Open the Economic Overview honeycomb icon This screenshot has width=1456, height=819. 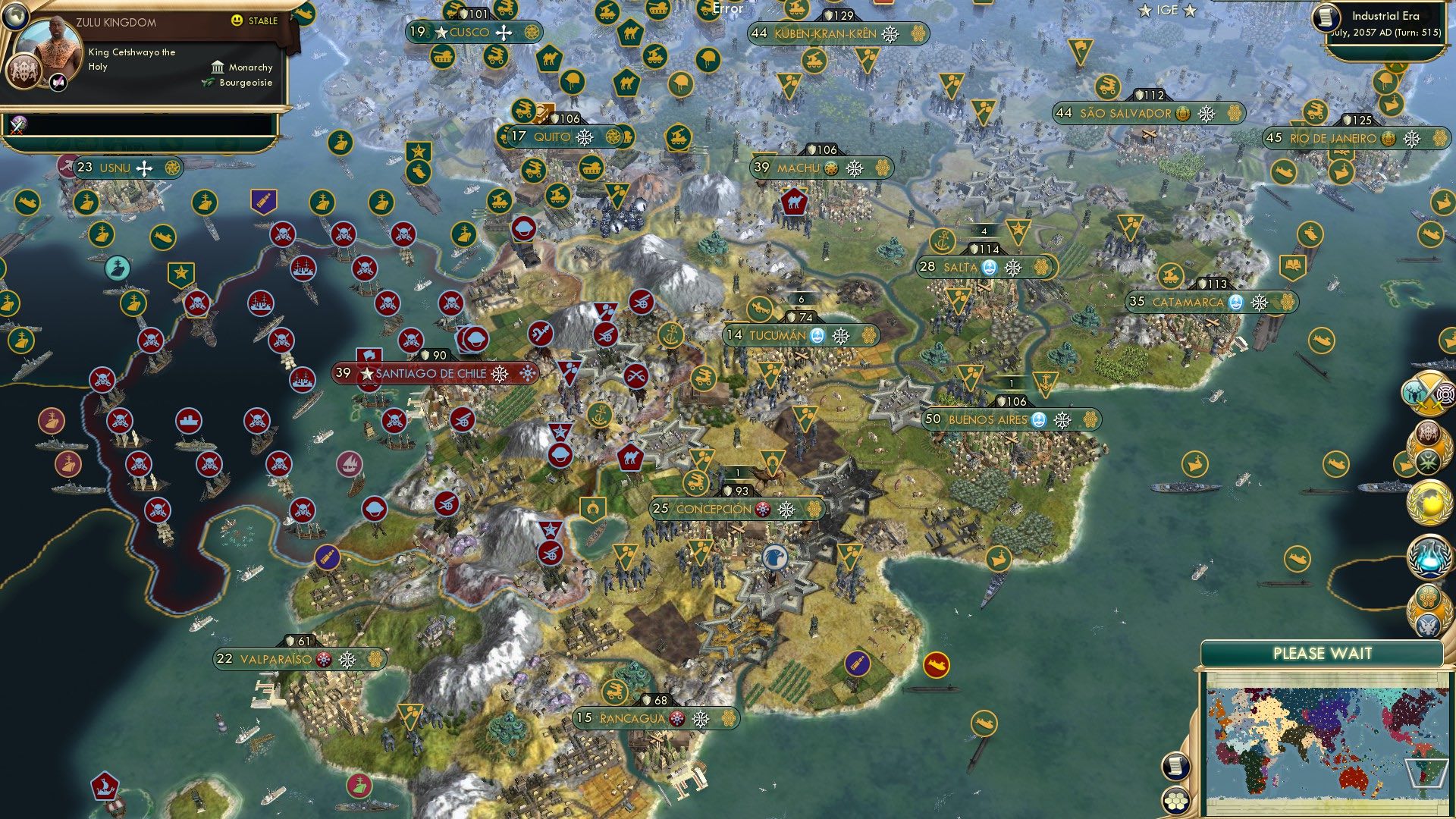tap(1429, 597)
